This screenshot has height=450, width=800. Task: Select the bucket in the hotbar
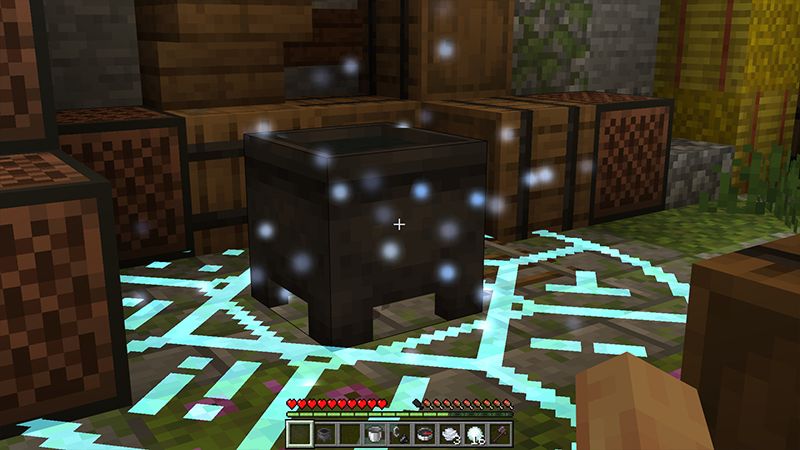(374, 433)
